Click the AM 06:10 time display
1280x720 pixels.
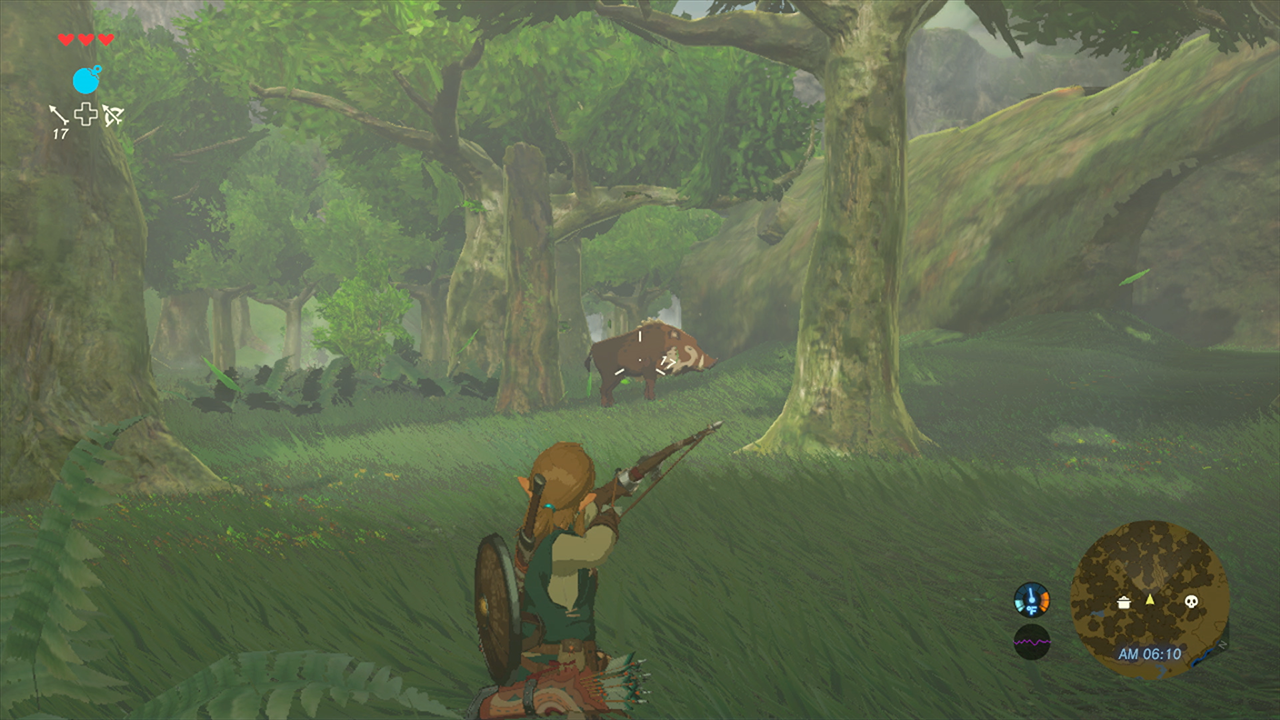point(1150,652)
